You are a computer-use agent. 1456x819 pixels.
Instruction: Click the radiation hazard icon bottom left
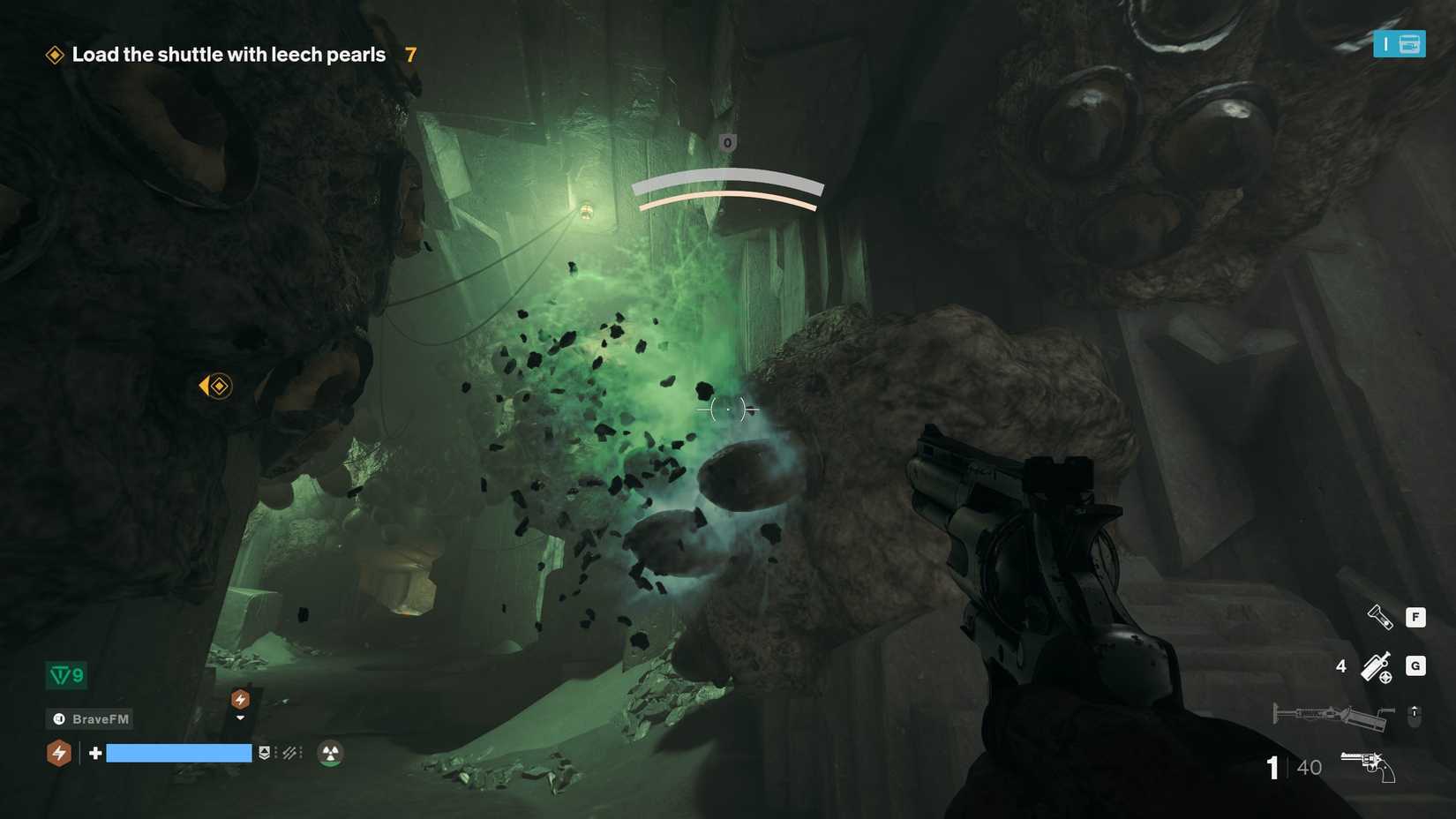(x=330, y=753)
